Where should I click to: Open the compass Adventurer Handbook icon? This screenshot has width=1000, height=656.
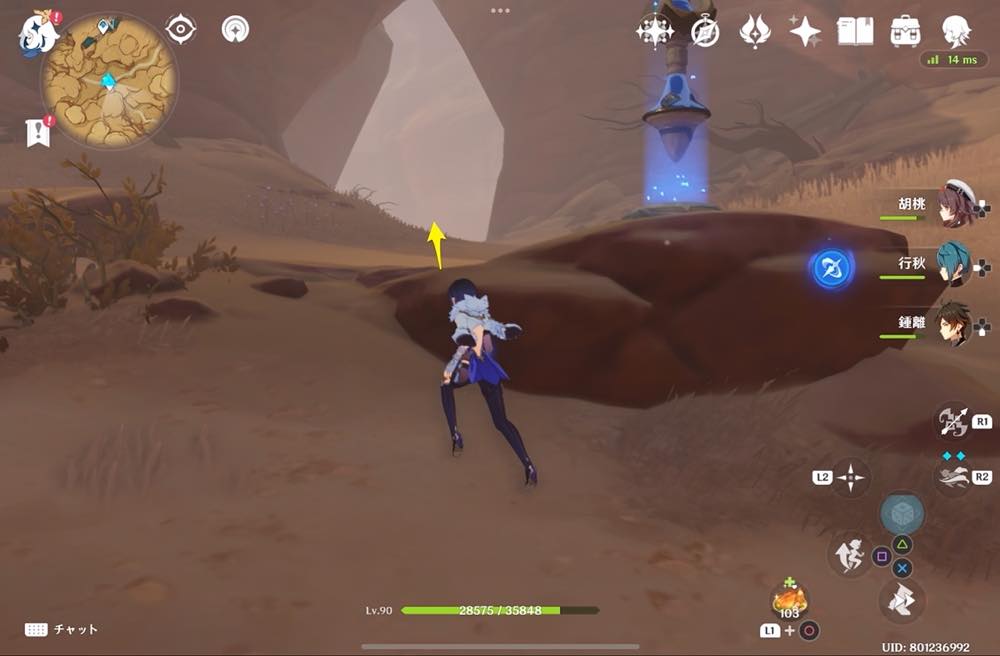tap(705, 32)
